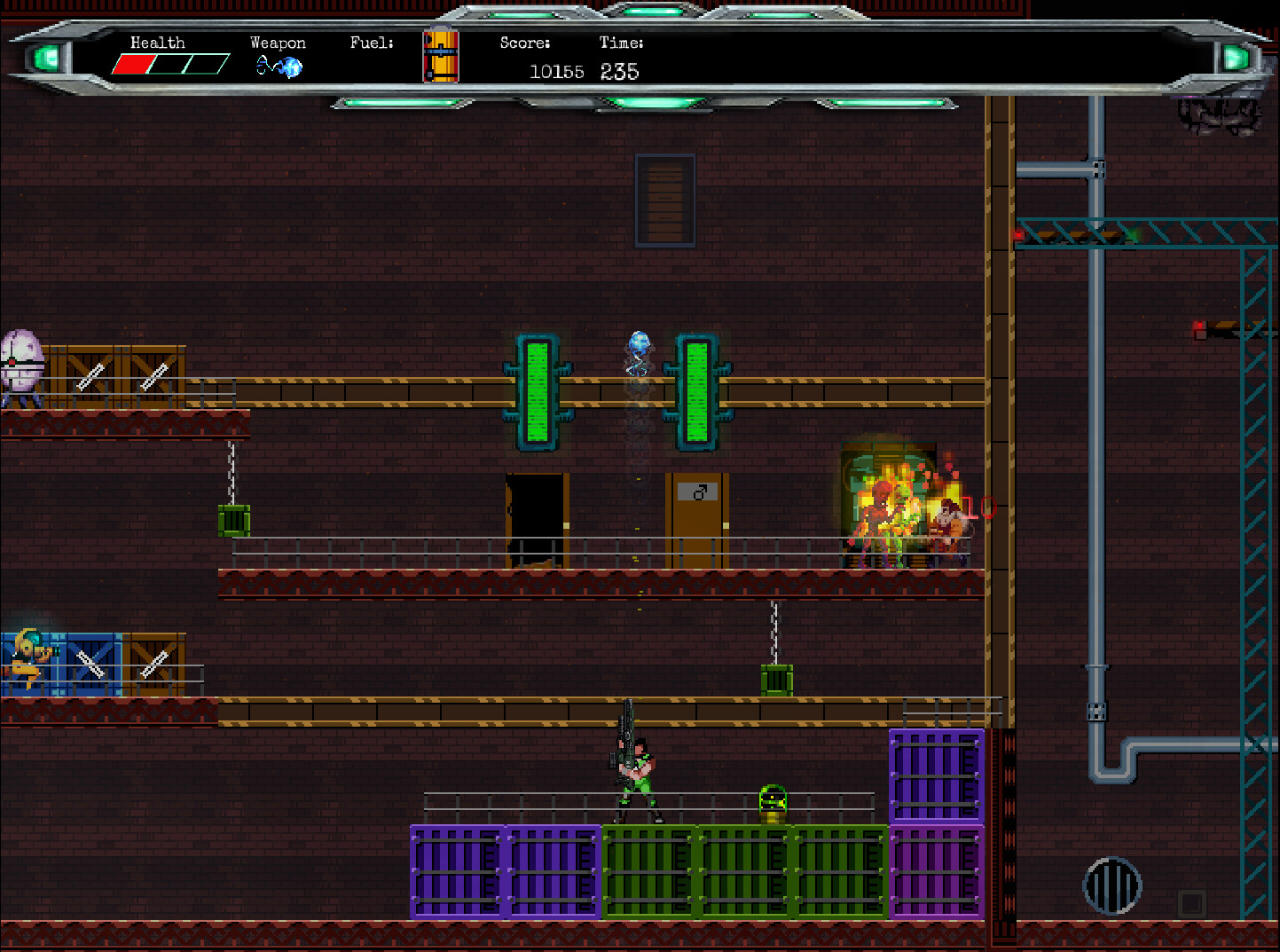Toggle the left green status panel
1280x952 pixels.
pyautogui.click(x=537, y=390)
